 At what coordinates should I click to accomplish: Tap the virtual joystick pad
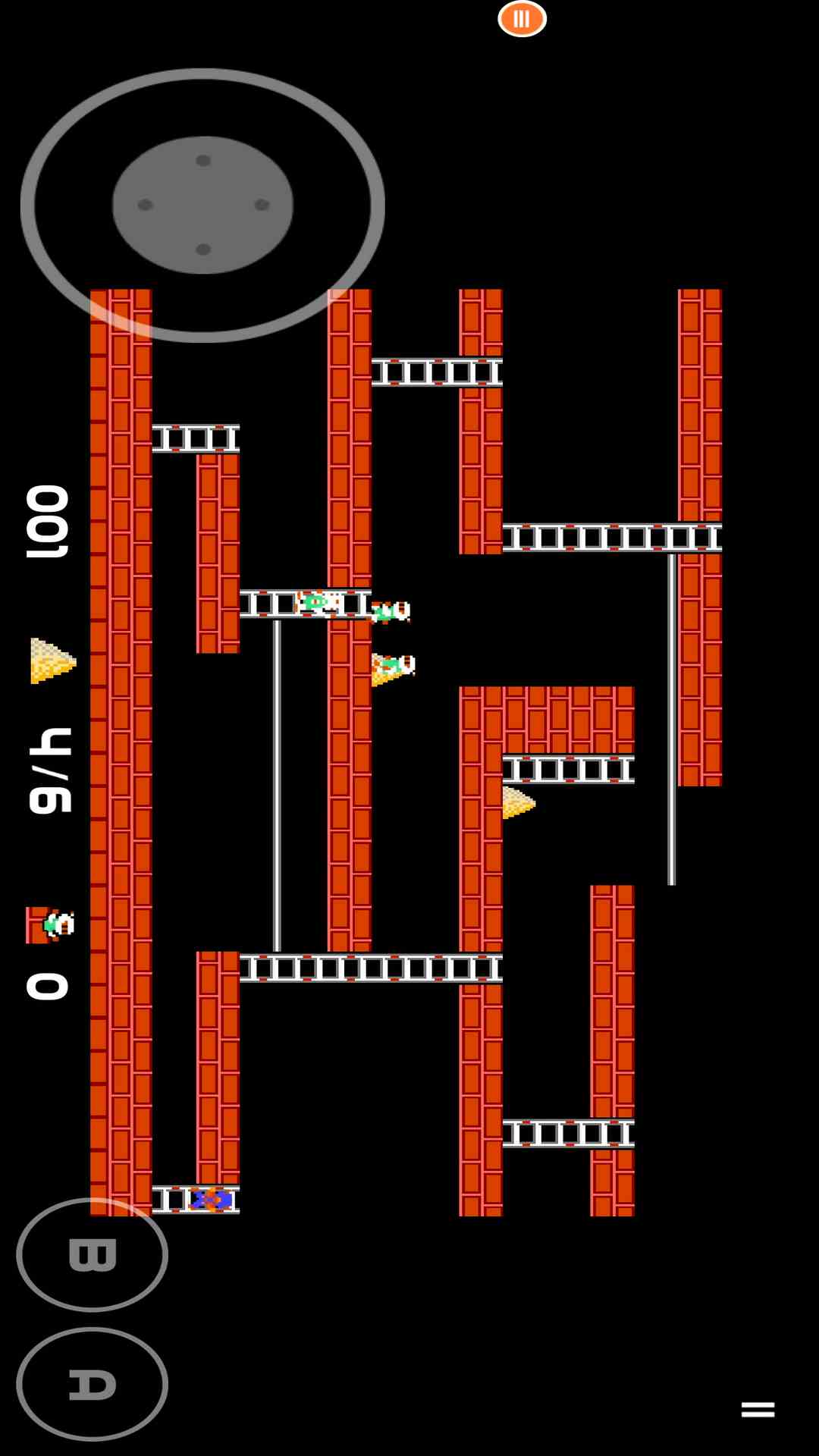point(202,205)
